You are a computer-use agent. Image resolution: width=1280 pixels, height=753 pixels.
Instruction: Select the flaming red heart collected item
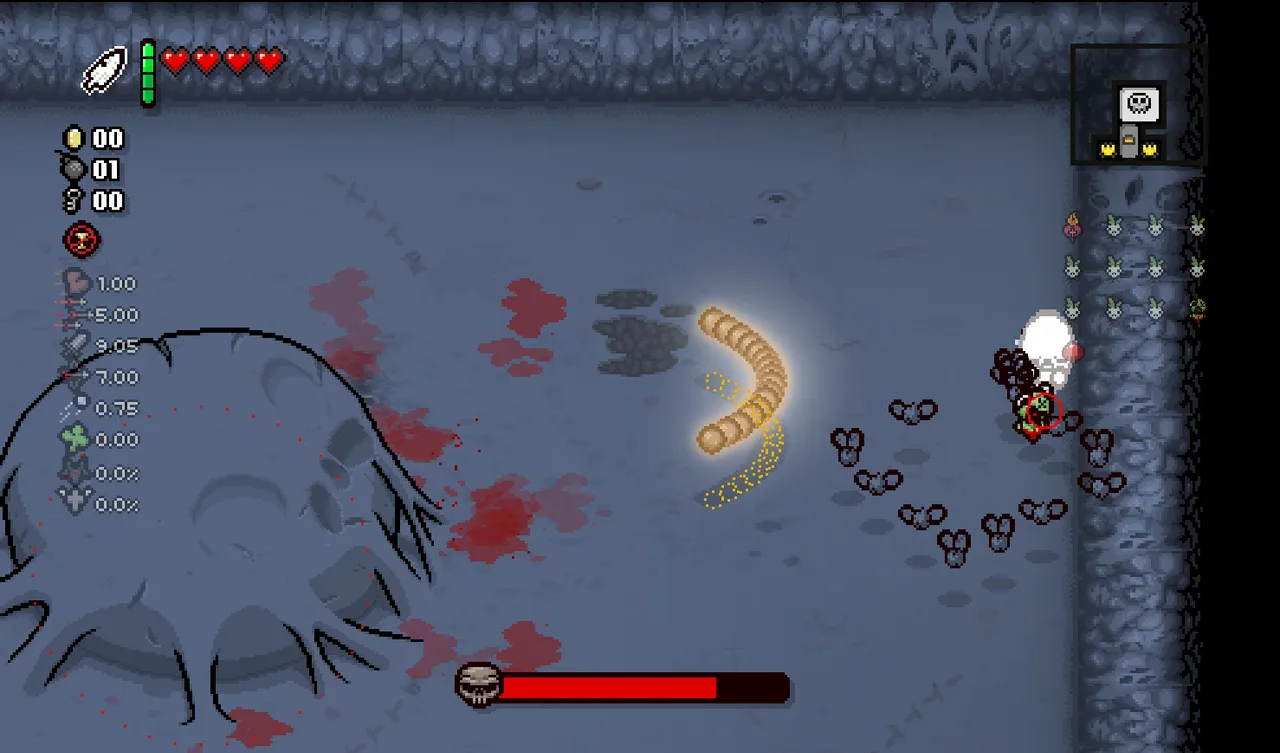tap(1072, 227)
